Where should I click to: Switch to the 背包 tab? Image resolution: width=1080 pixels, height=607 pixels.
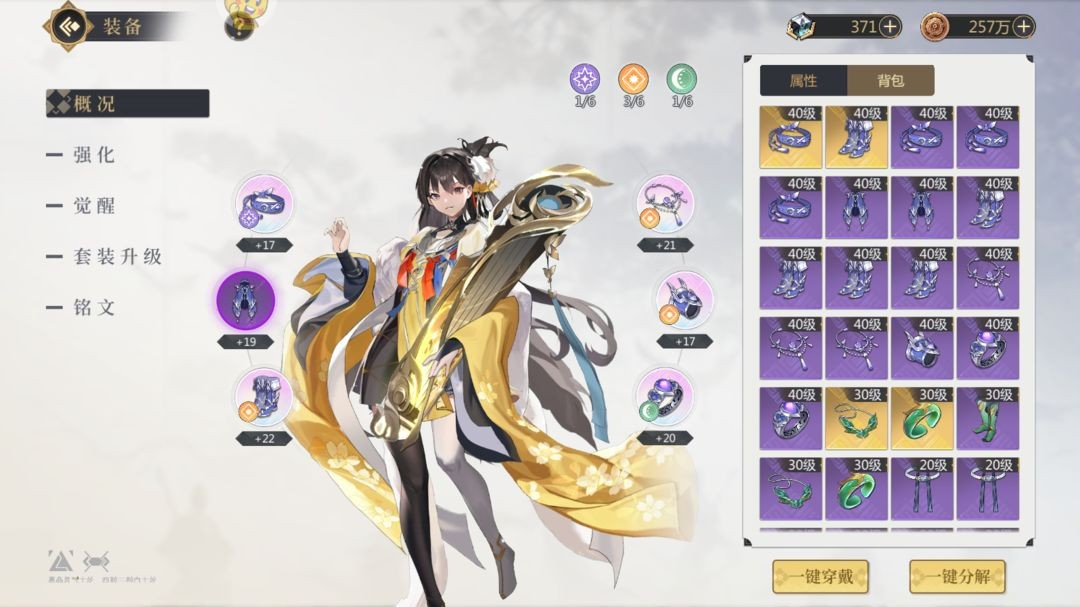tap(890, 81)
